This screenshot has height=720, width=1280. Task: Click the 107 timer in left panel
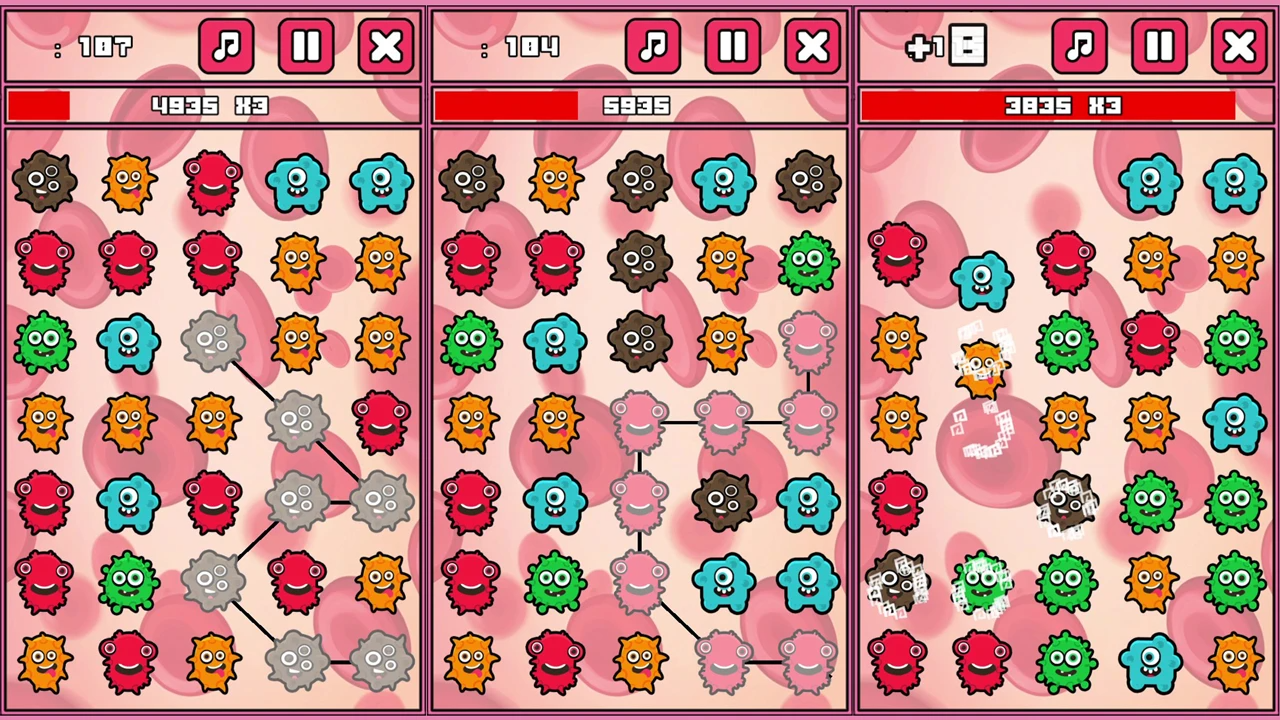(x=105, y=47)
